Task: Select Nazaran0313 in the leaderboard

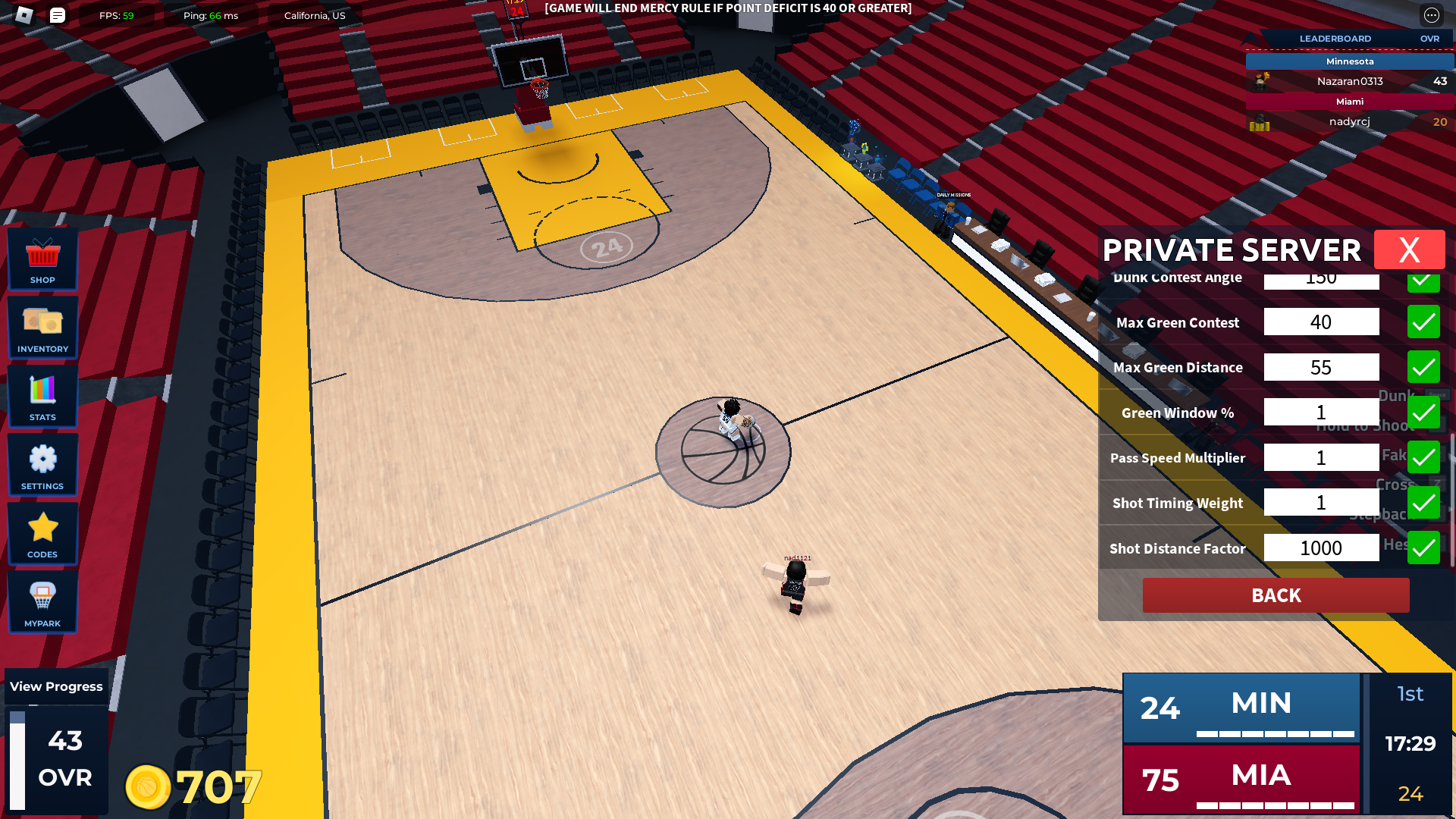Action: pos(1349,81)
